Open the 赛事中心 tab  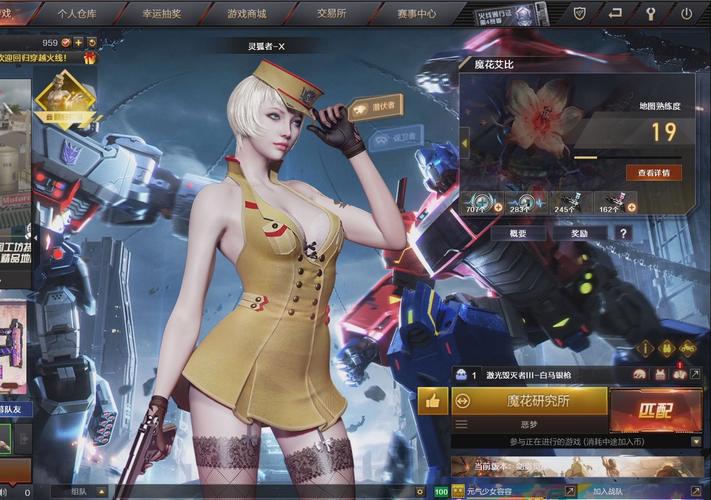pos(415,14)
